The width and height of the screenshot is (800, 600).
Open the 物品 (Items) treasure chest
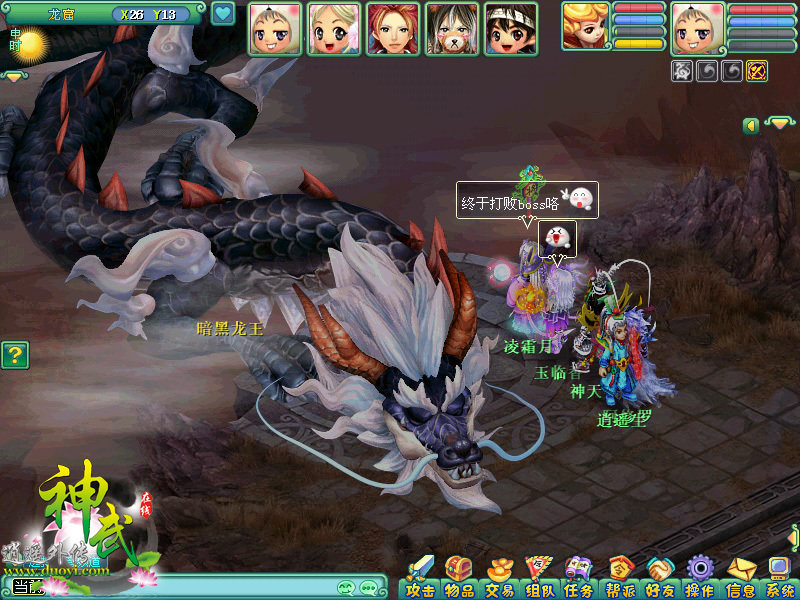click(x=460, y=578)
